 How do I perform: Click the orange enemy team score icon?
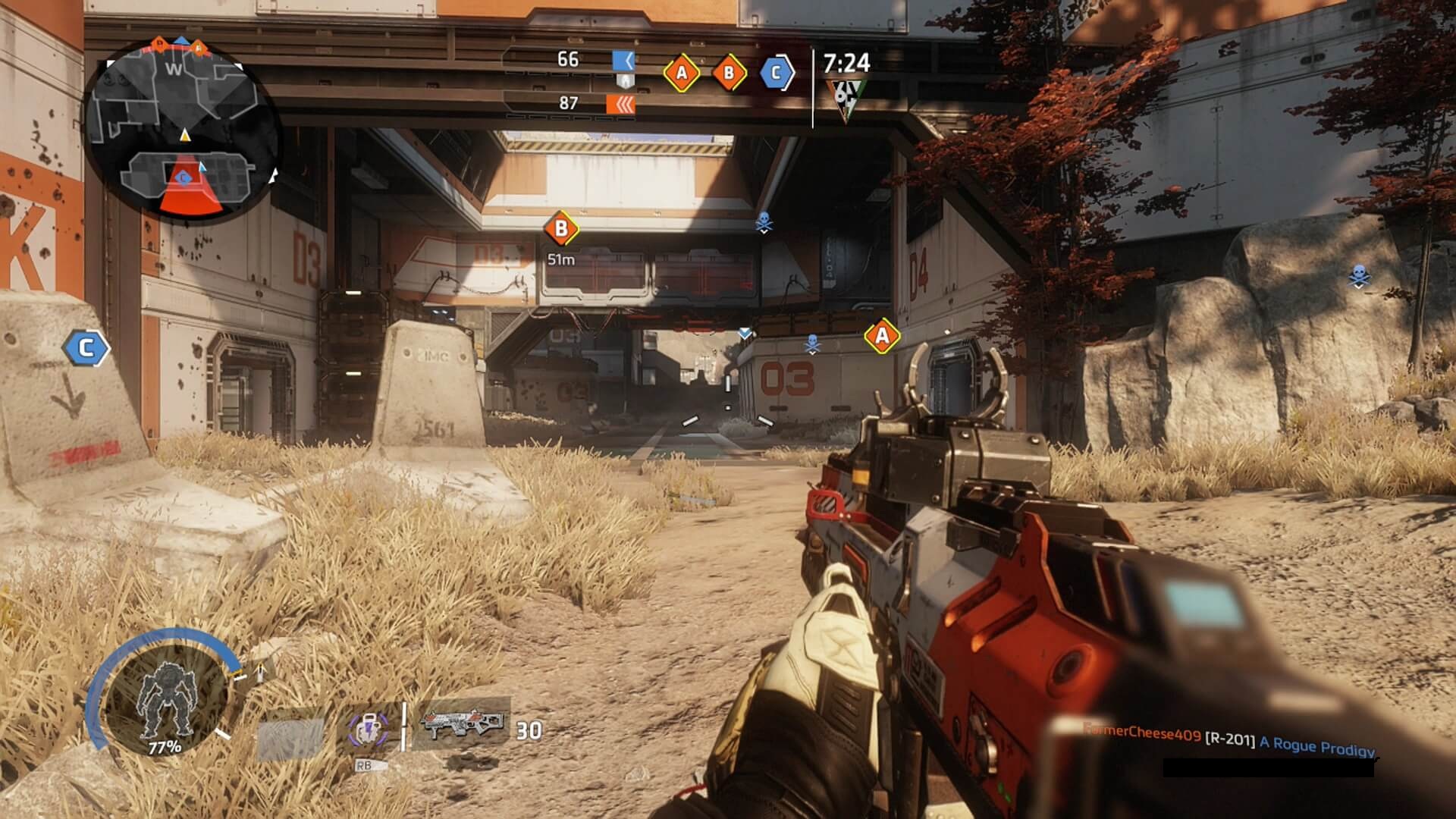click(x=620, y=104)
